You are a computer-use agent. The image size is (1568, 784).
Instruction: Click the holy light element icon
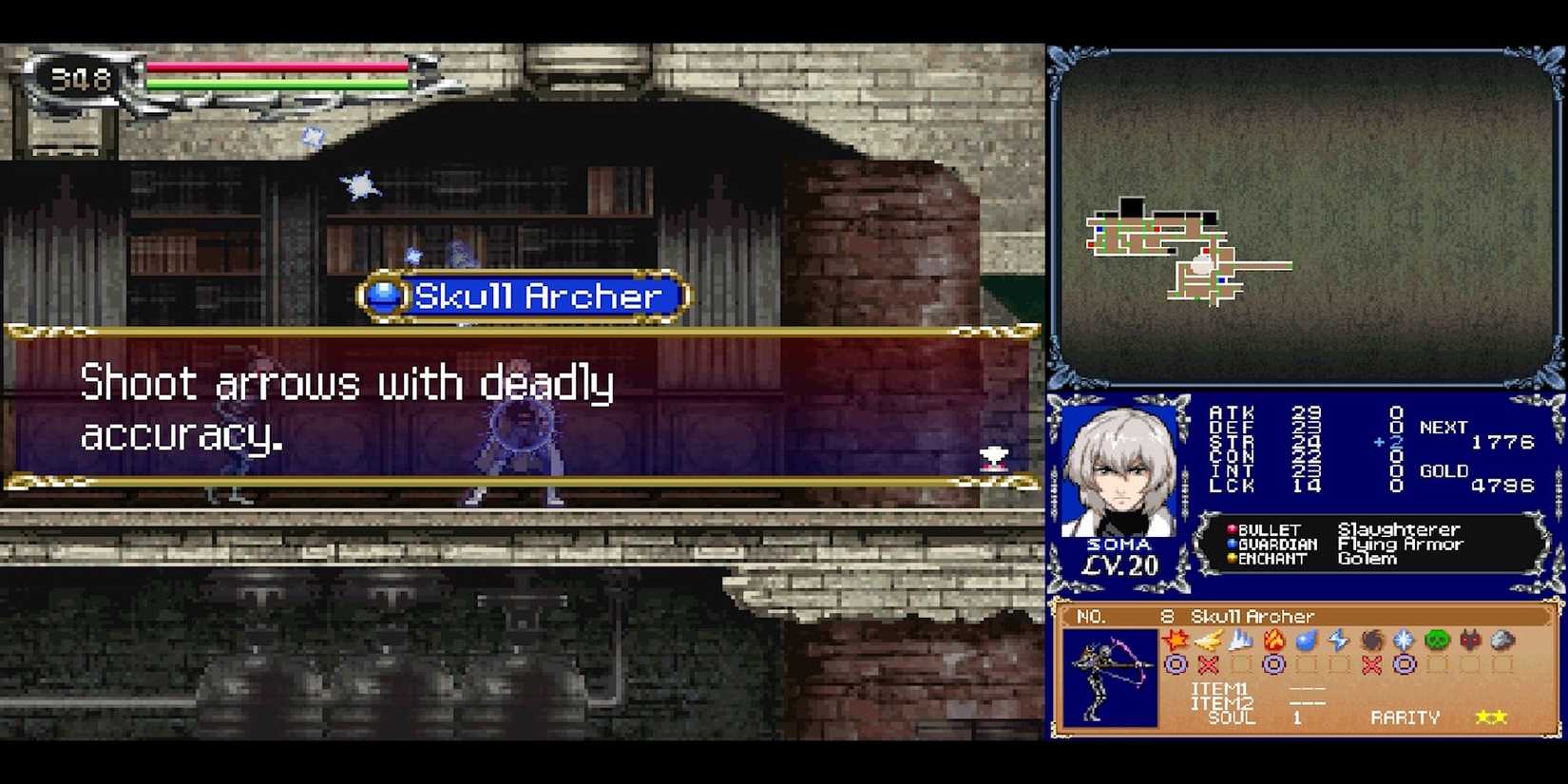[1404, 641]
